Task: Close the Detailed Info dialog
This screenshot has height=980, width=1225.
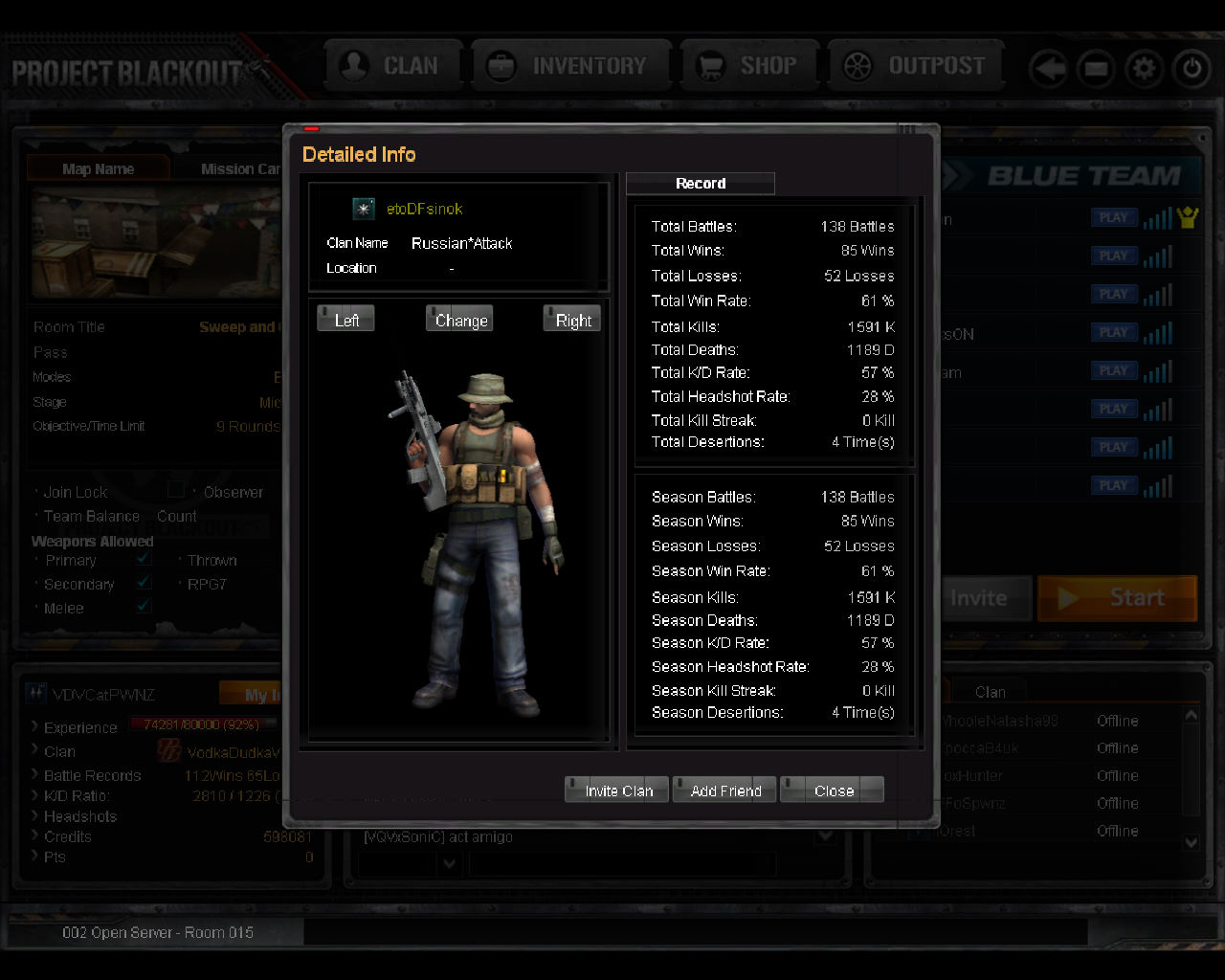Action: coord(833,791)
